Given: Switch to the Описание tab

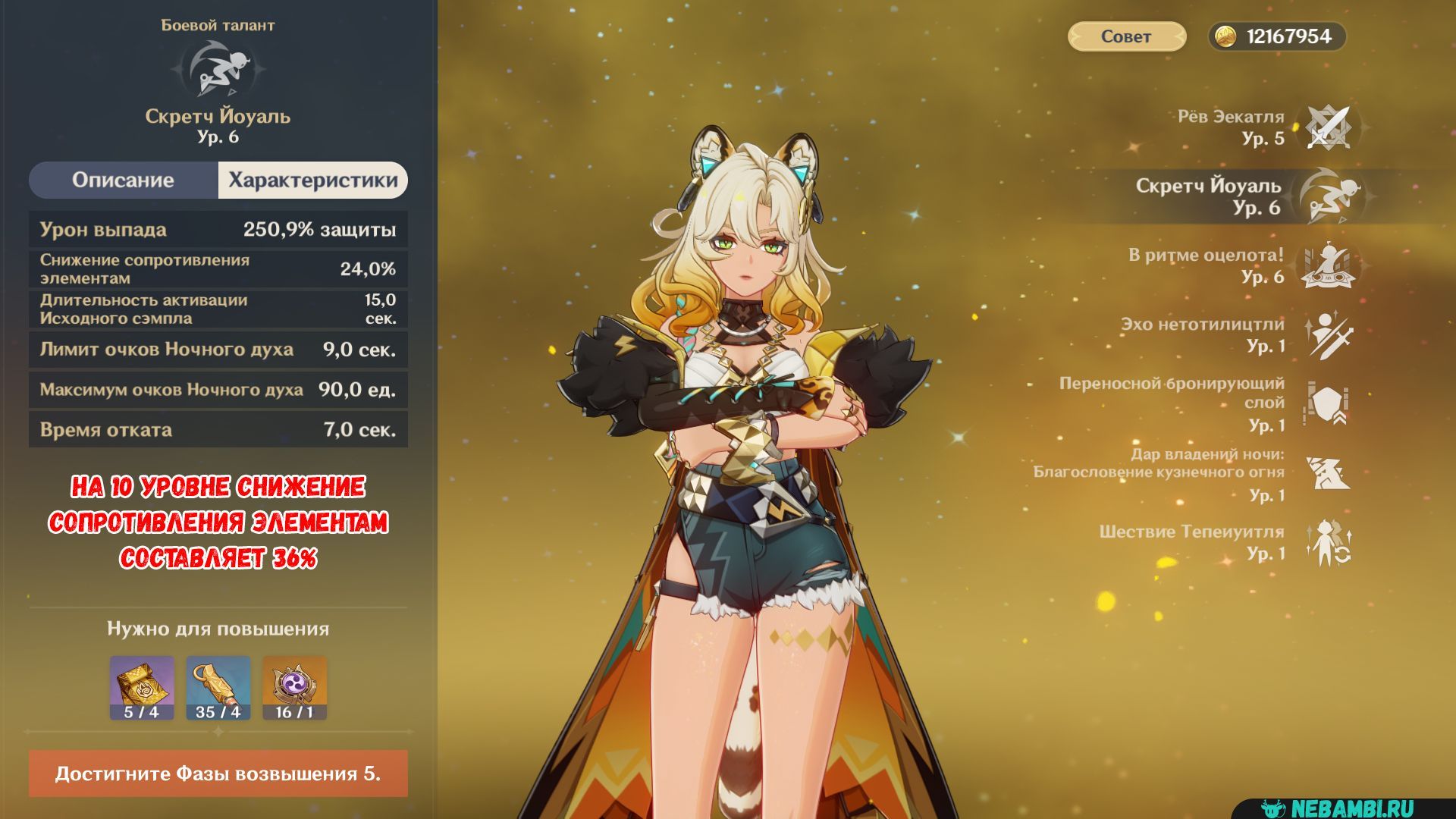Looking at the screenshot, I should (x=124, y=180).
